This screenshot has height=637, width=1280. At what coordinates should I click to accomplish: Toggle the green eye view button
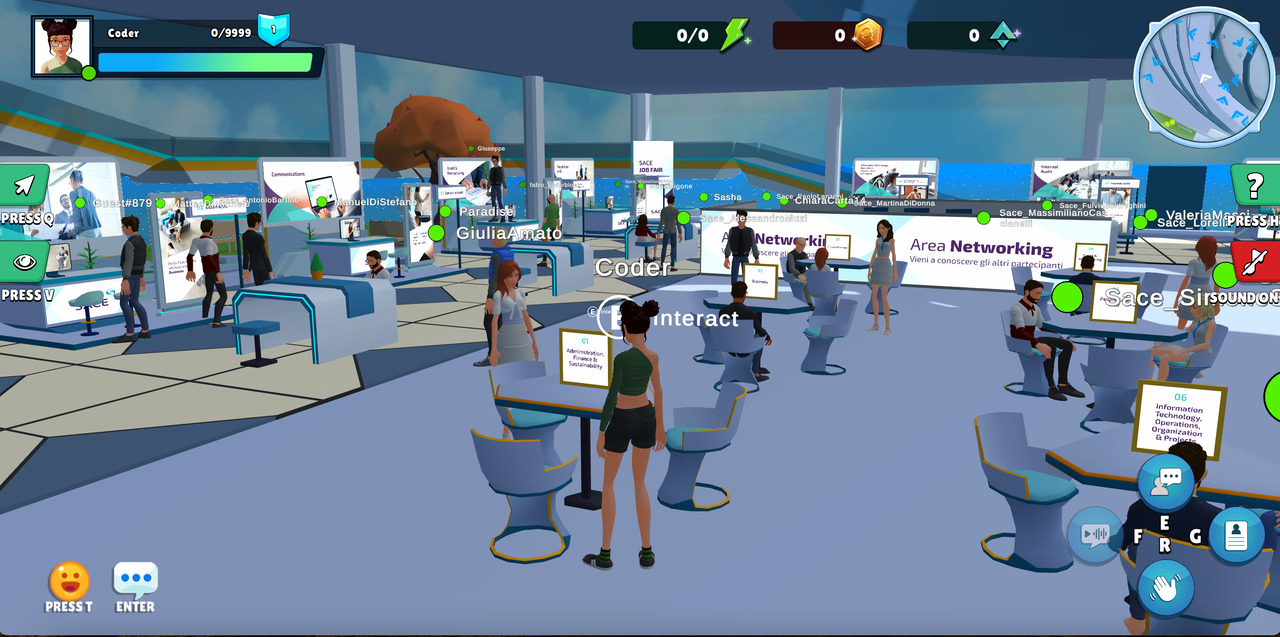tap(24, 262)
